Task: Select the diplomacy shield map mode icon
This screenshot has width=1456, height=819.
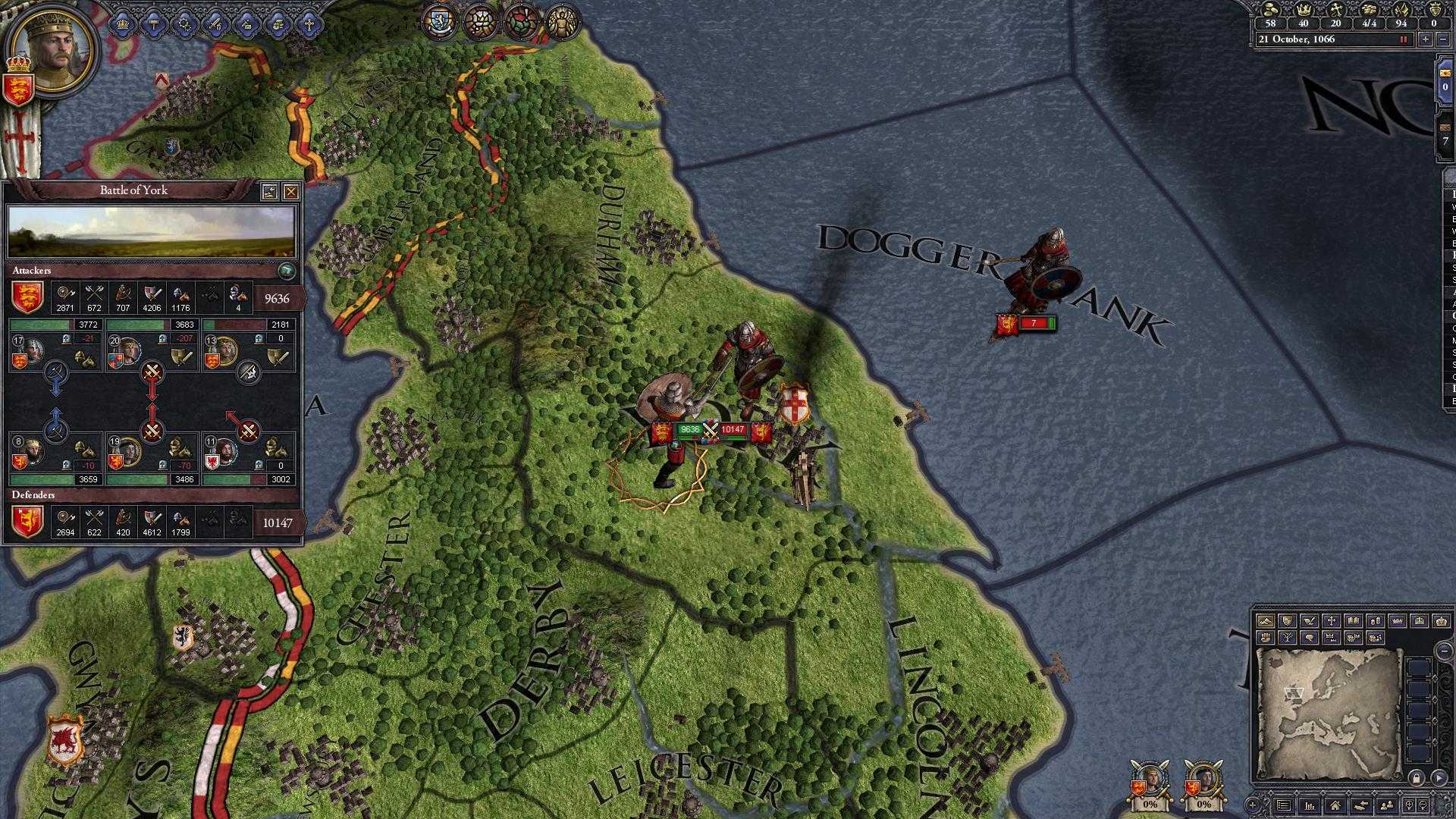Action: (1287, 621)
